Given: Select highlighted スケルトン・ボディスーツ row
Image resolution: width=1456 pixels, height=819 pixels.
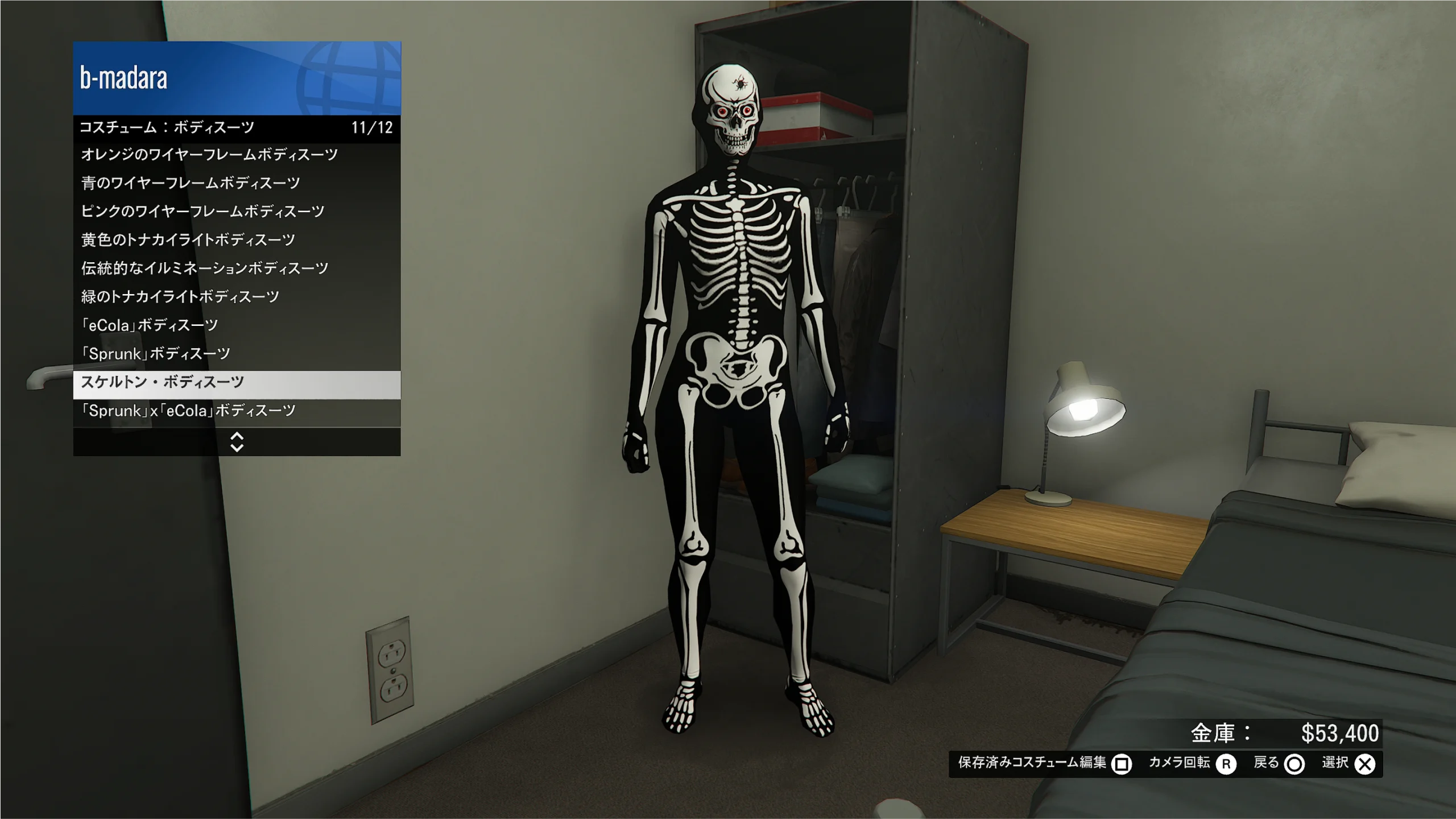Looking at the screenshot, I should 236,382.
